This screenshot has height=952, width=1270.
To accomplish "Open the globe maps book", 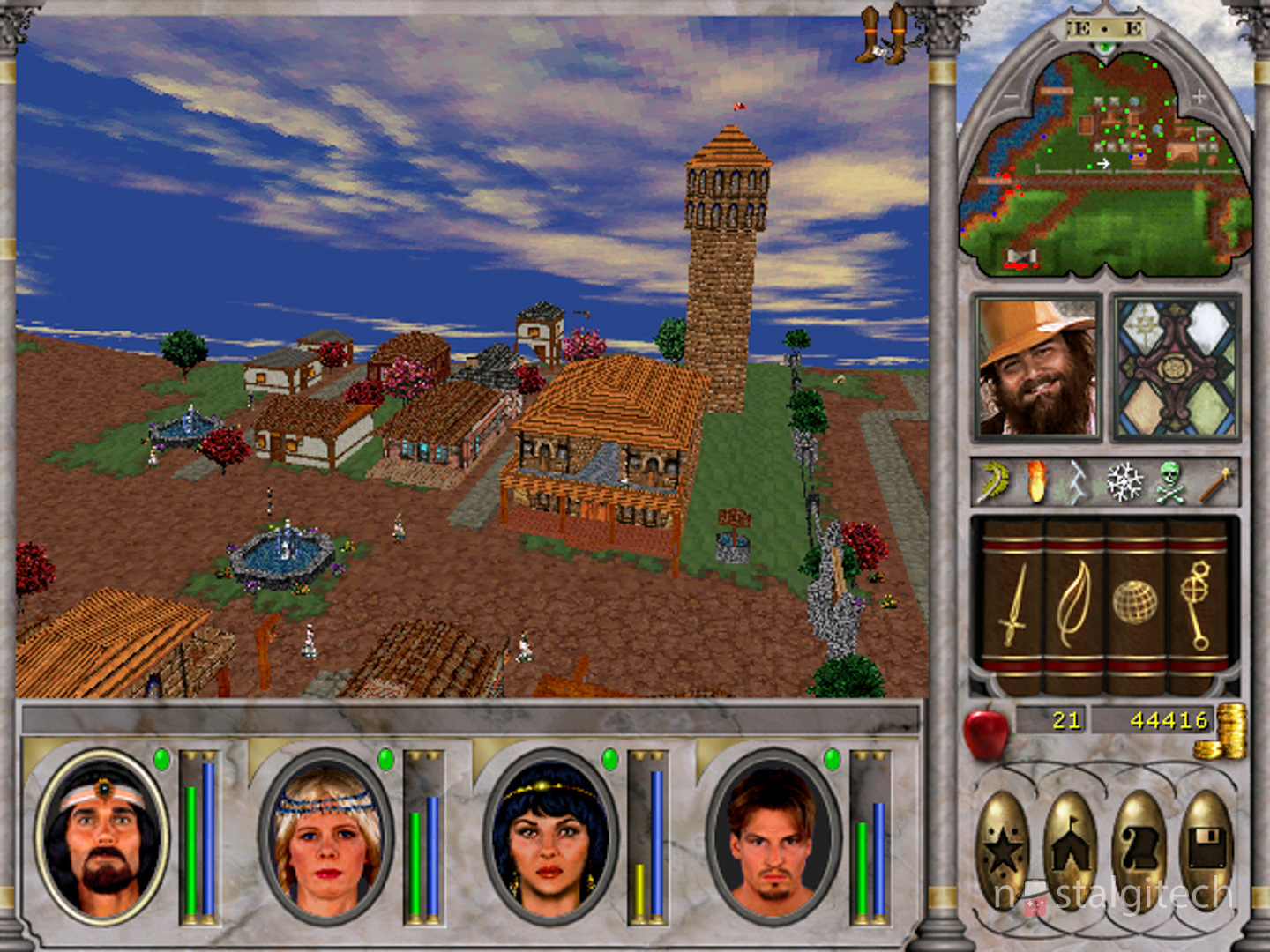I will coord(1135,604).
